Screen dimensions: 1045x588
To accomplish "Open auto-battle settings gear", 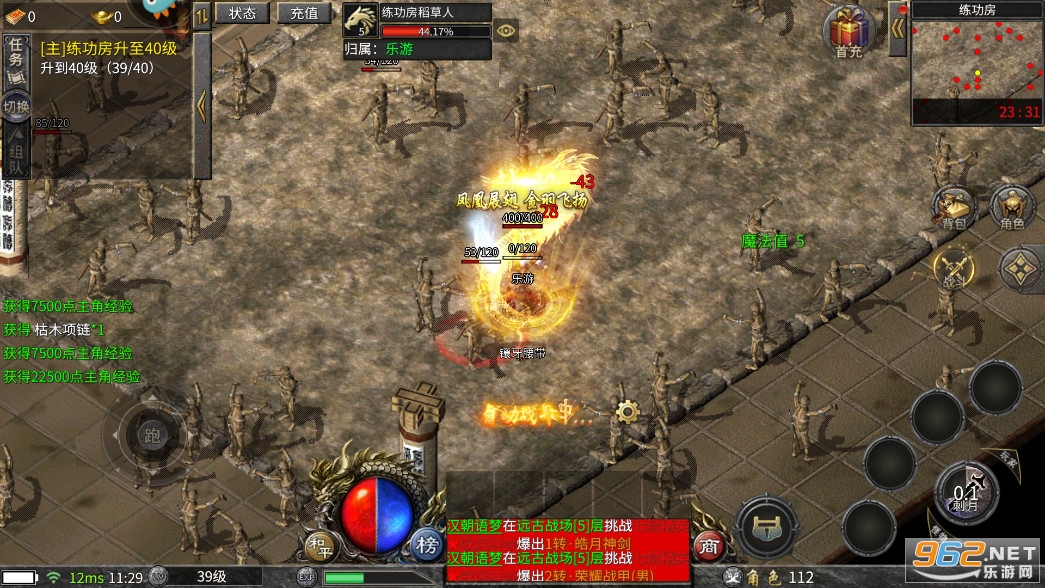I will click(627, 410).
